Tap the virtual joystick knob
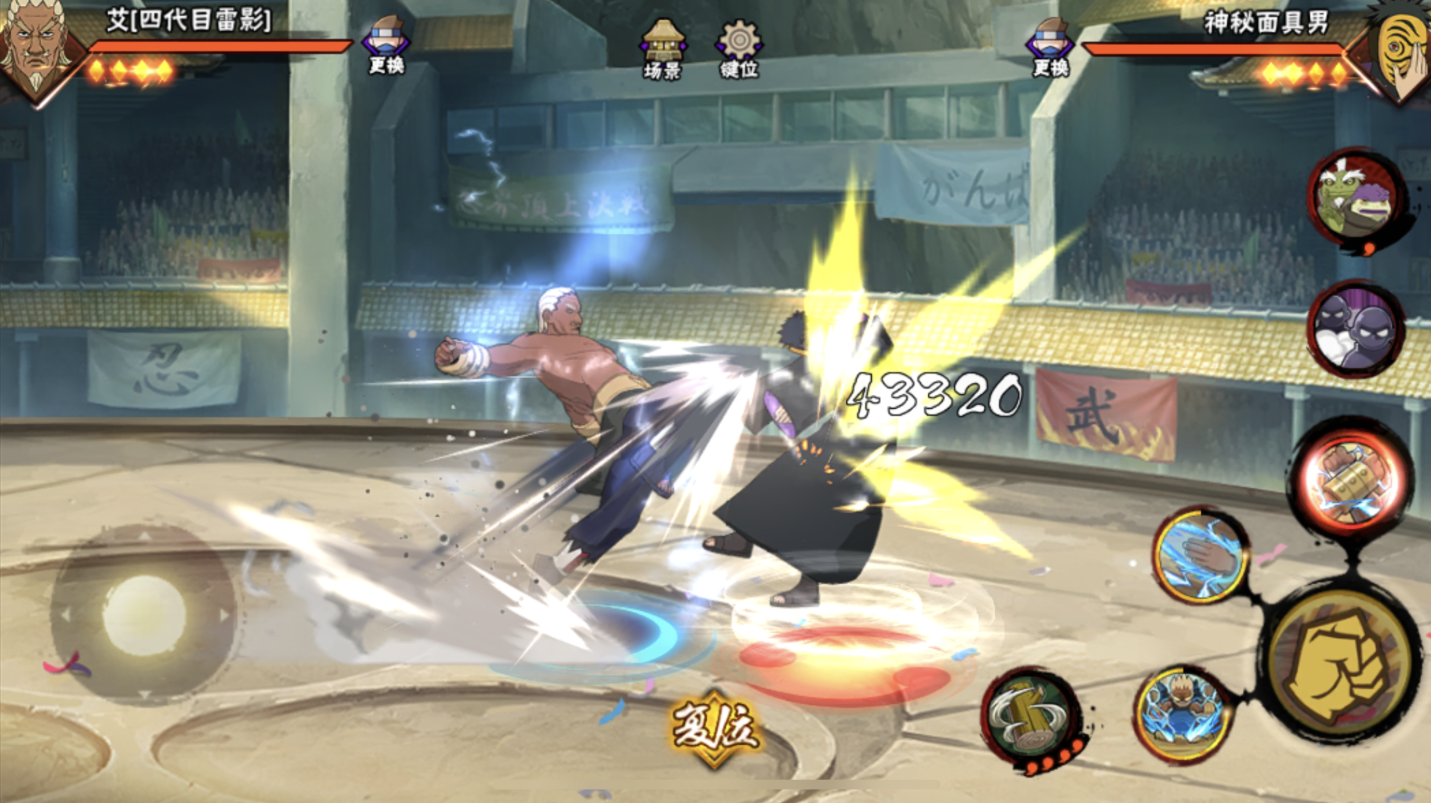This screenshot has height=803, width=1431. 144,614
